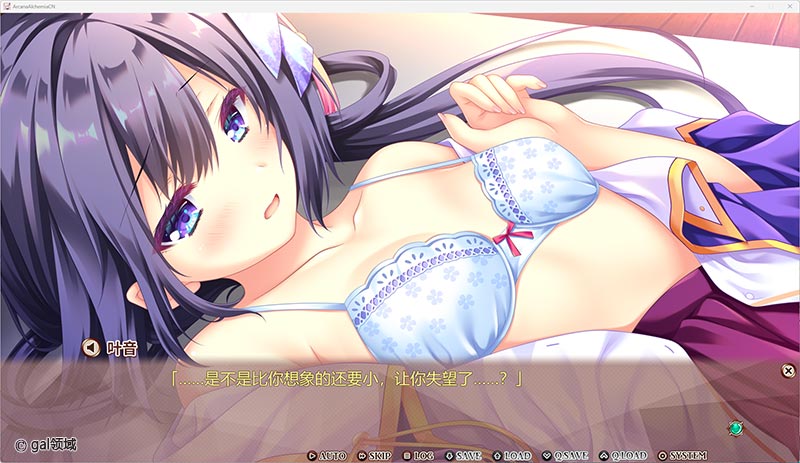Activate SKIP to fast-forward dialogue
Viewport: 800px width, 463px height.
[x=374, y=456]
